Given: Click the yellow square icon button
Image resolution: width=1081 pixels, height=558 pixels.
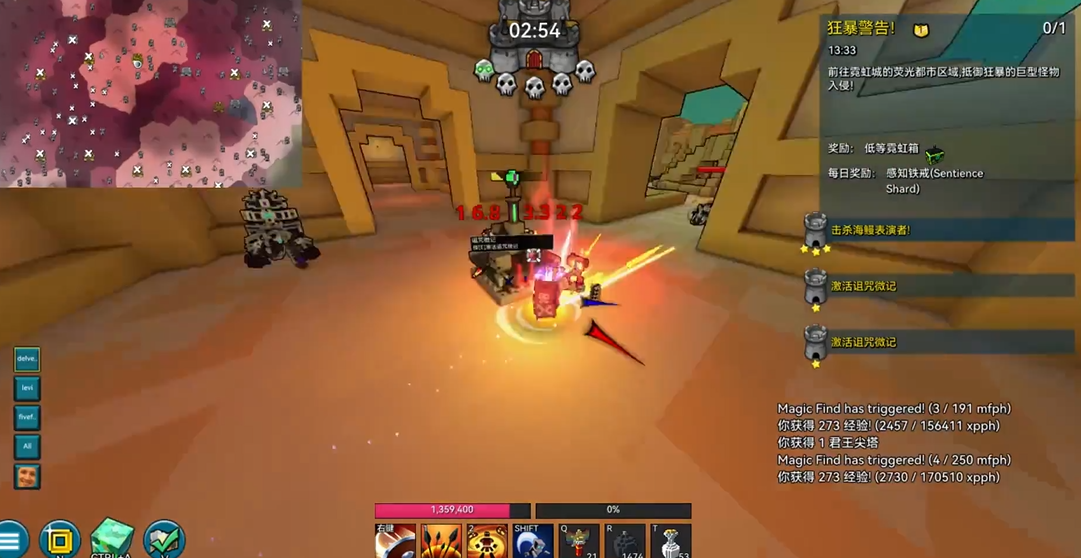Looking at the screenshot, I should (x=59, y=540).
